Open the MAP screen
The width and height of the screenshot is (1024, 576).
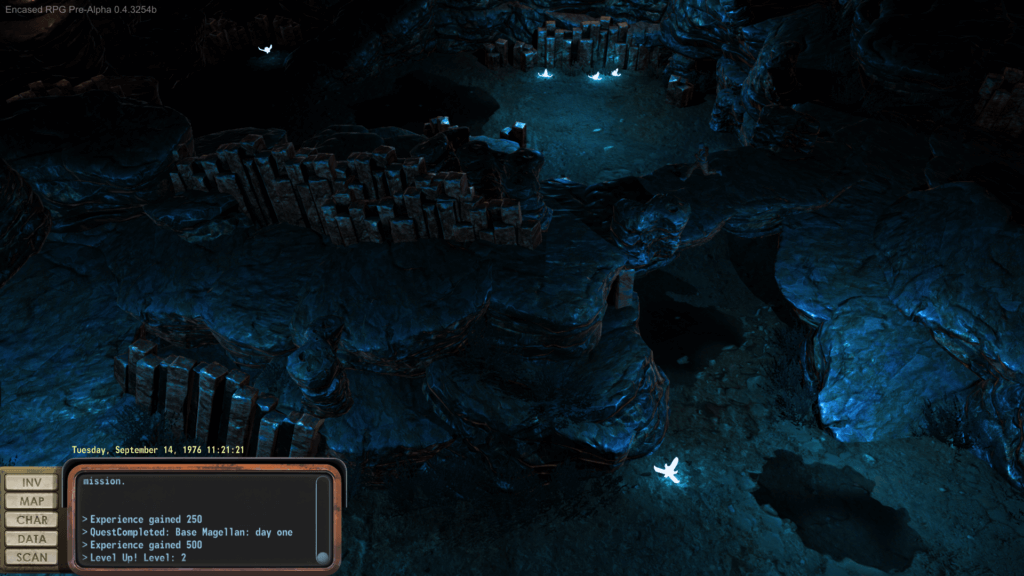tap(31, 501)
